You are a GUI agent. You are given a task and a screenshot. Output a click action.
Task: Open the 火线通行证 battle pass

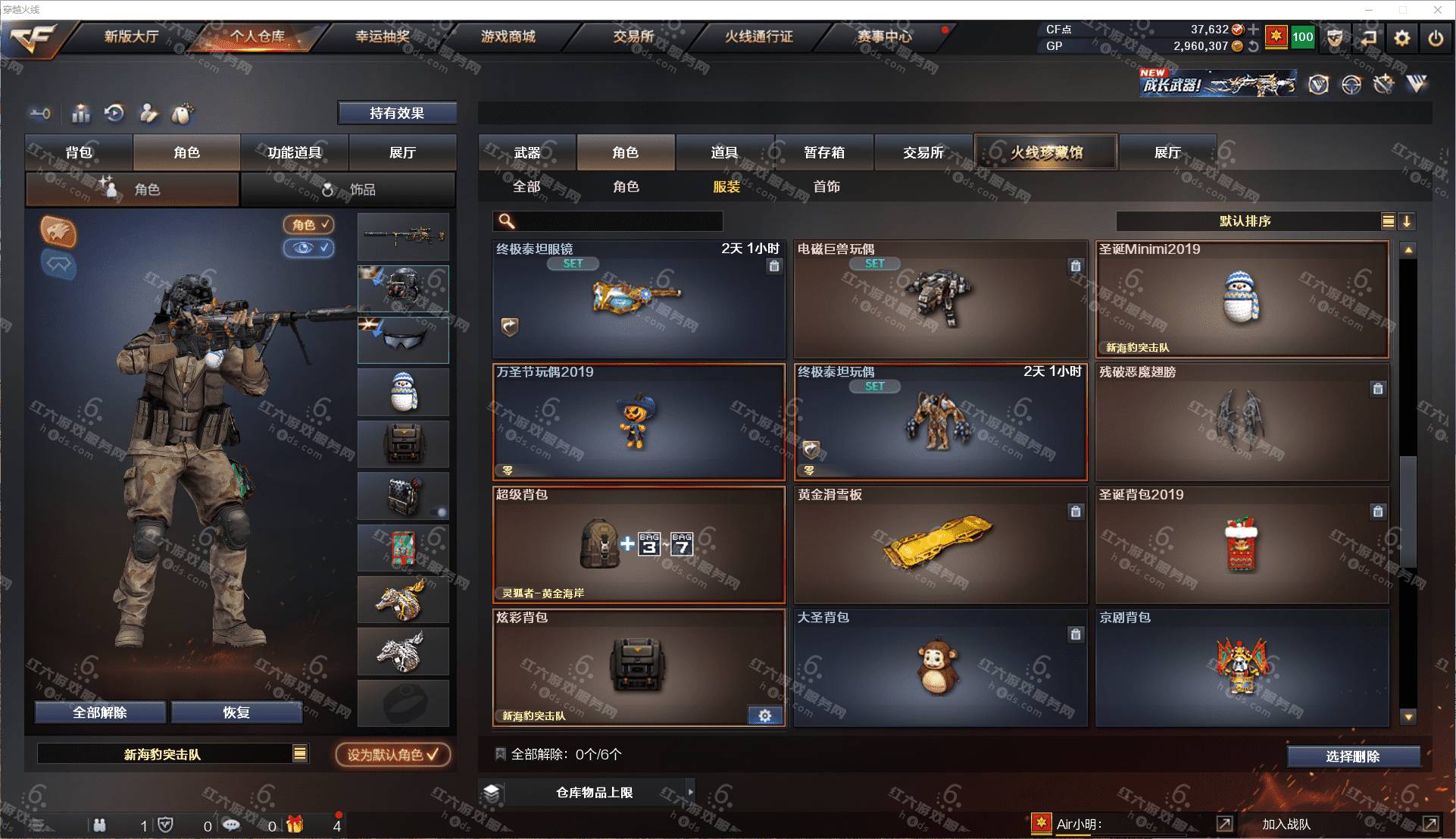[x=758, y=36]
